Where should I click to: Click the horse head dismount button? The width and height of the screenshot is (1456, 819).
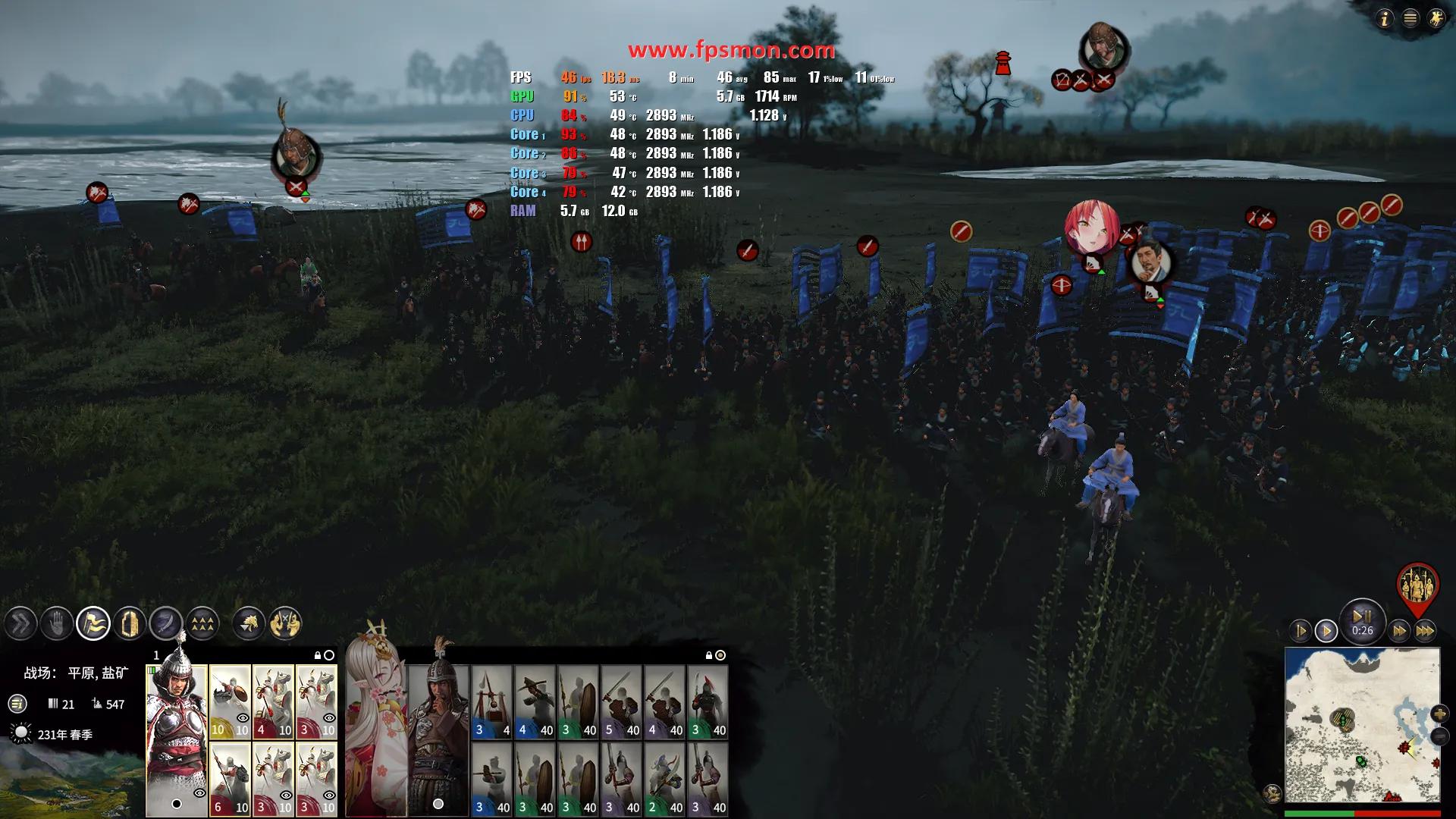coord(249,624)
